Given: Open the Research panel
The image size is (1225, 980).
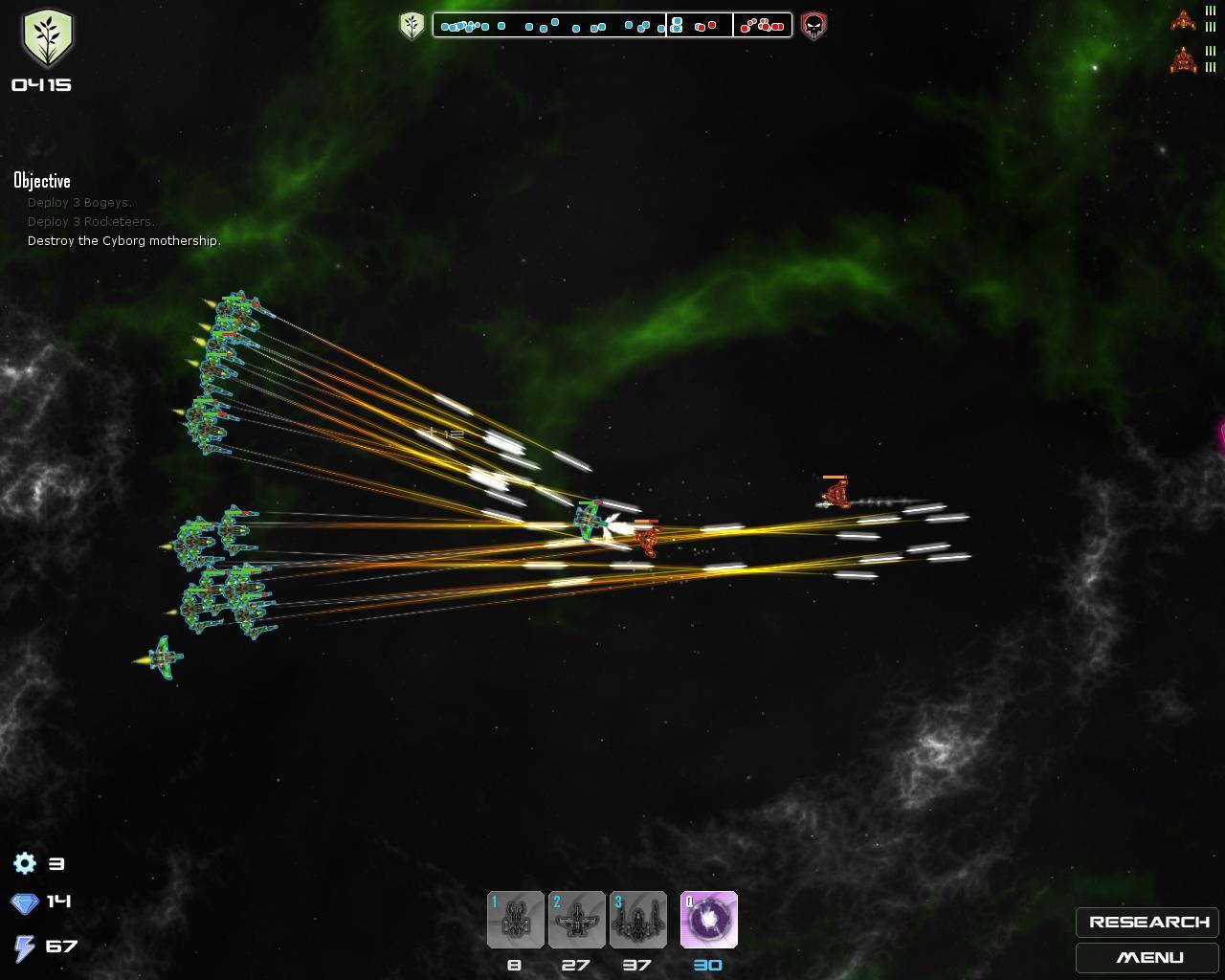Looking at the screenshot, I should click(1147, 922).
